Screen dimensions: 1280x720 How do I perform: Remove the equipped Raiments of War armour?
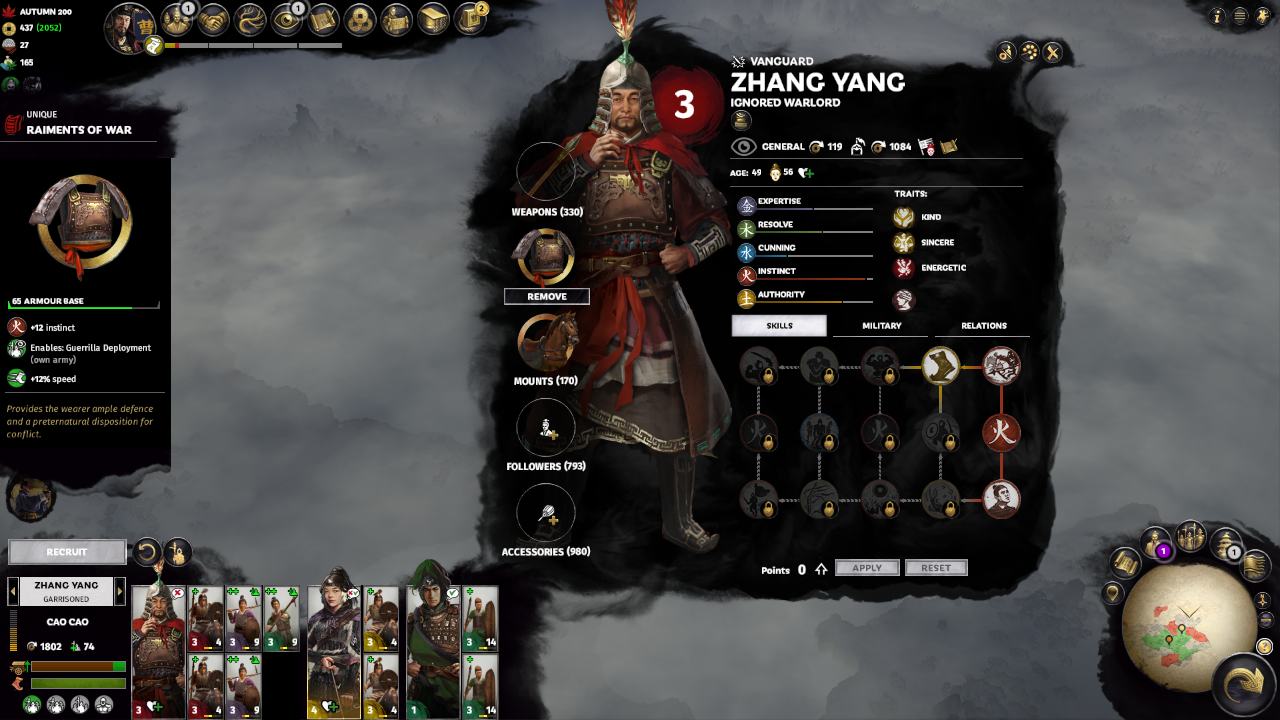click(546, 297)
